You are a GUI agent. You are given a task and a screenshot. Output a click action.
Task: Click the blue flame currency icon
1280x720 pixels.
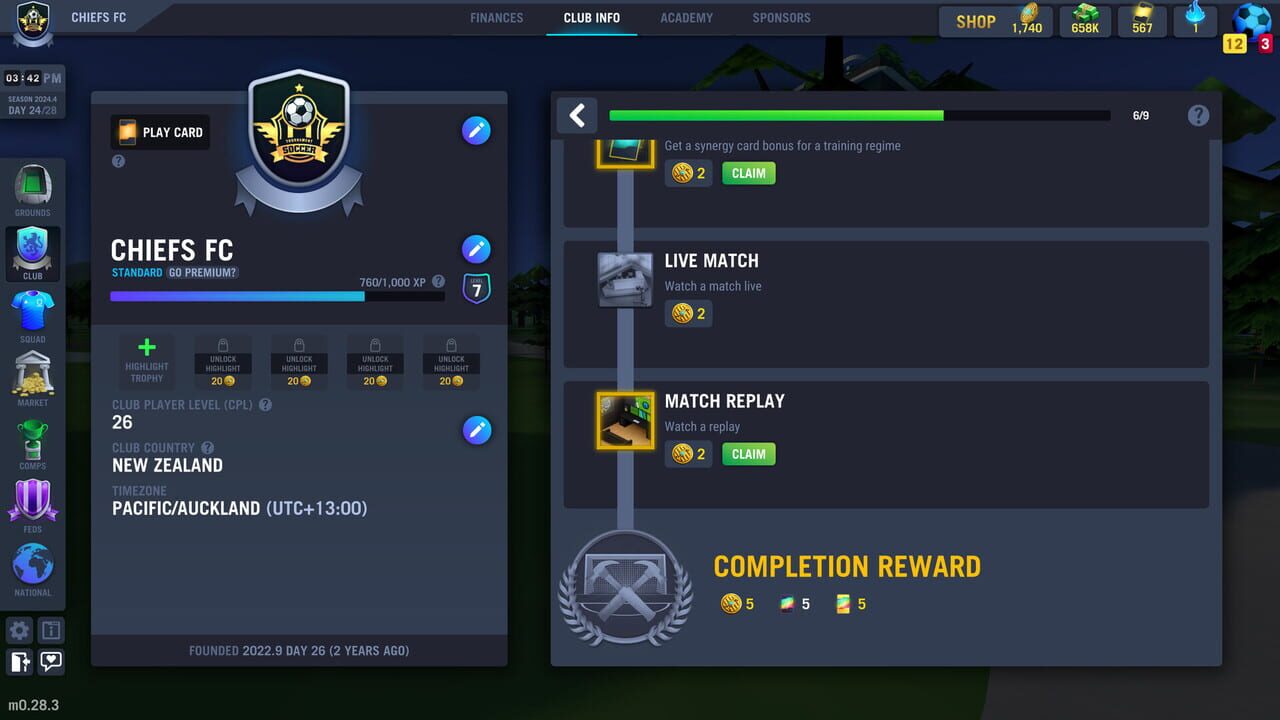click(x=1196, y=18)
